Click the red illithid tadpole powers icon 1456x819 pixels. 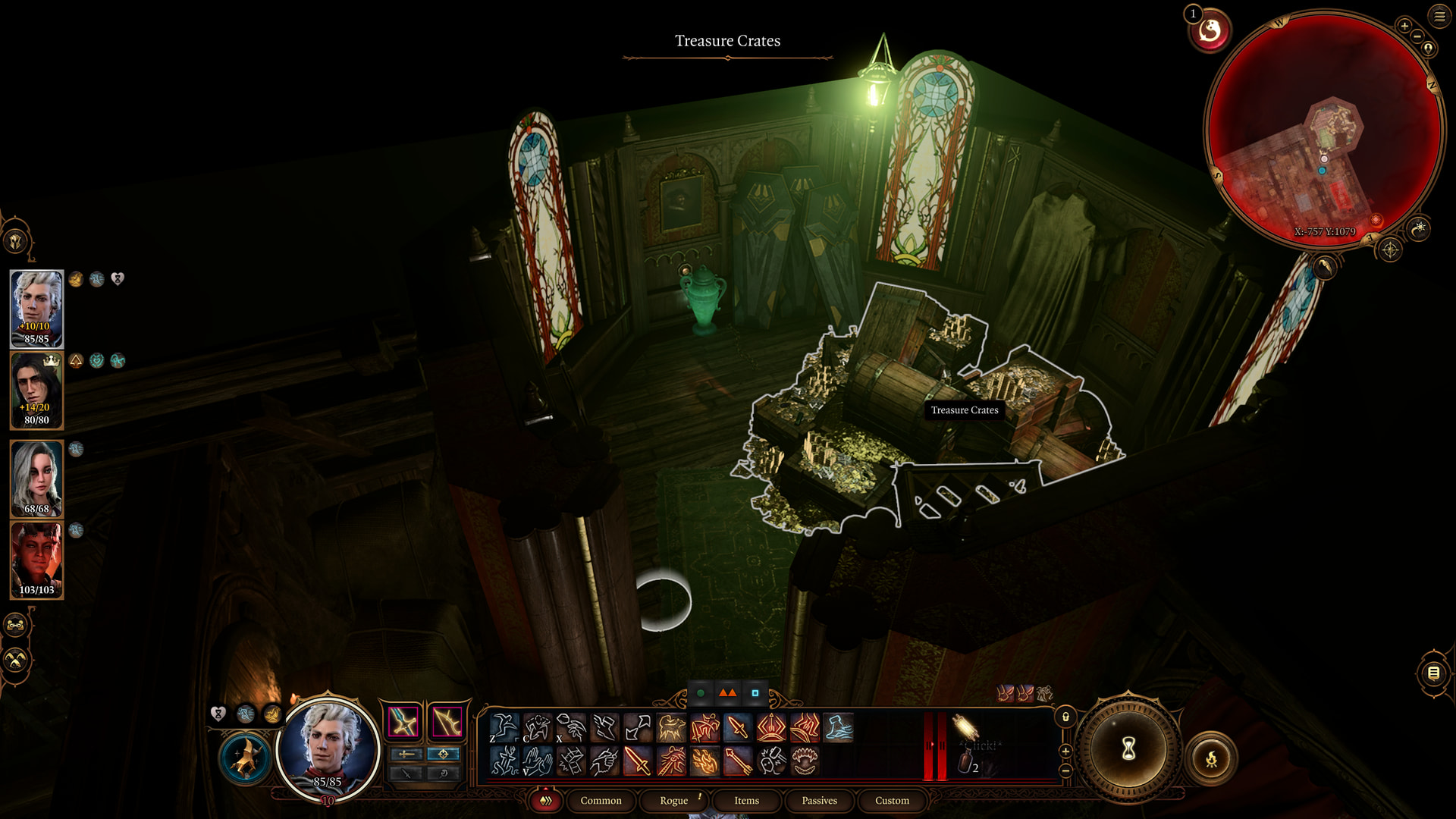pyautogui.click(x=1210, y=31)
